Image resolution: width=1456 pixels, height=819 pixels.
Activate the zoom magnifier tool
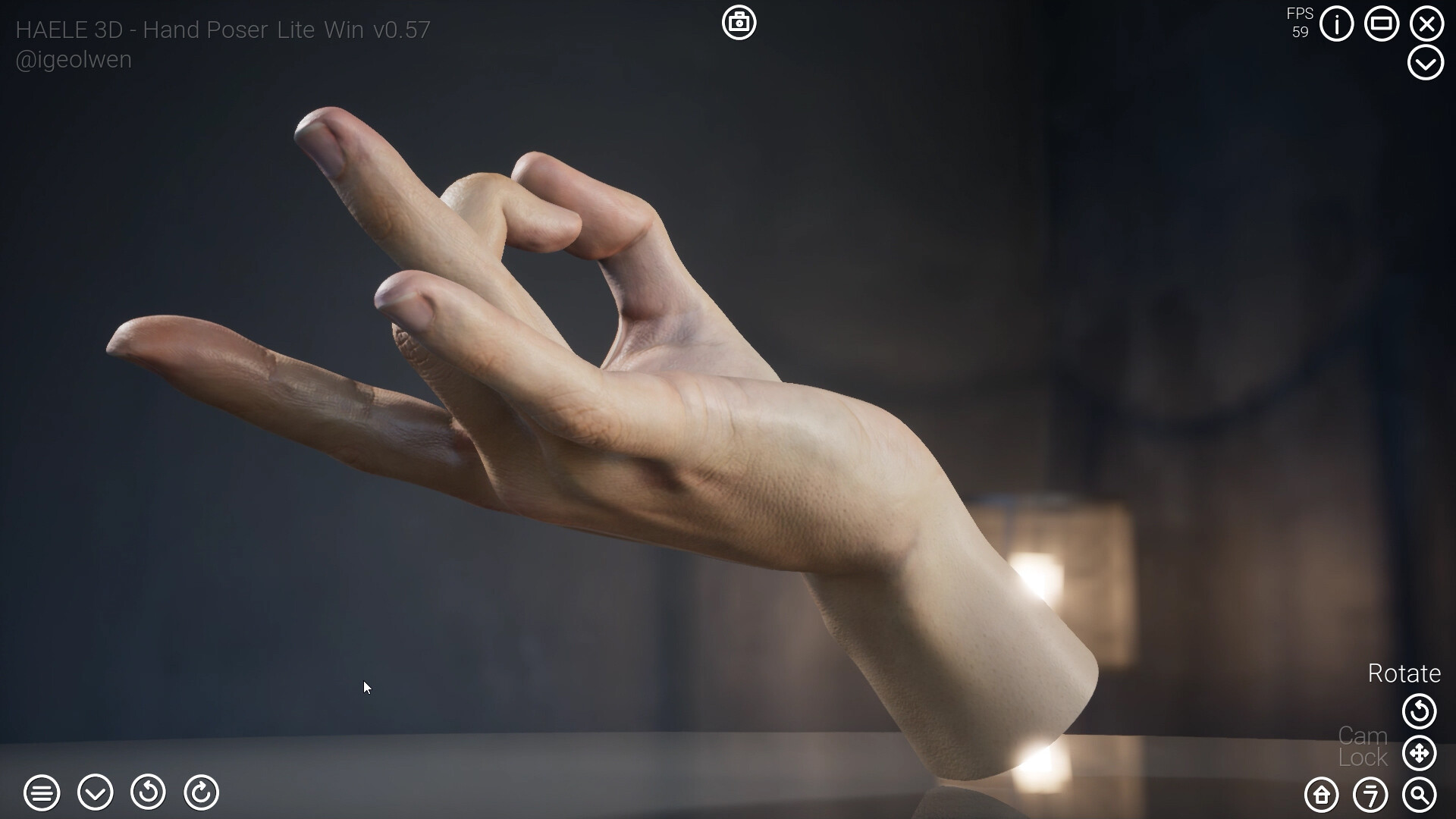click(x=1420, y=795)
